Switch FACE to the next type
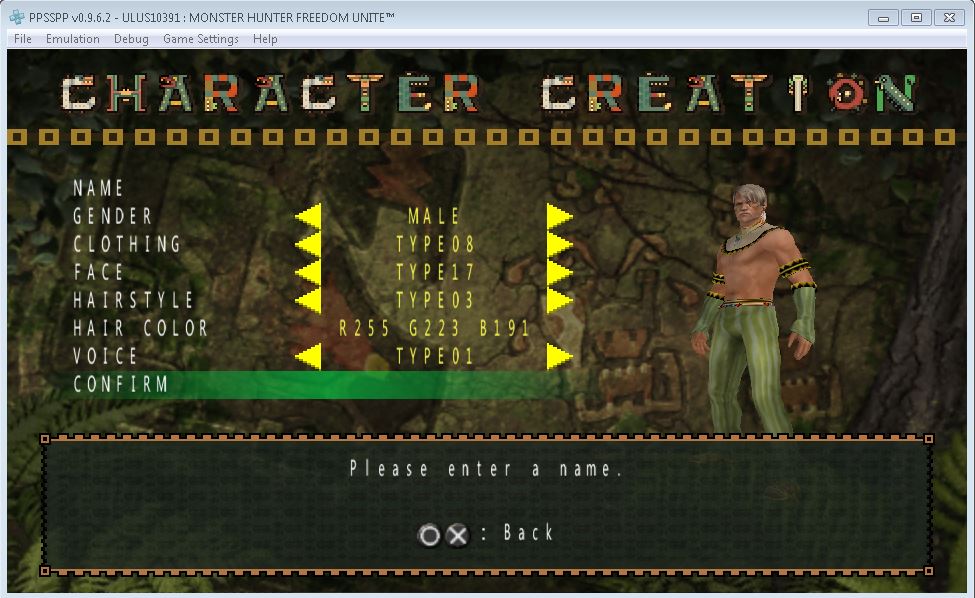Screen dimensions: 975x598 (x=559, y=272)
